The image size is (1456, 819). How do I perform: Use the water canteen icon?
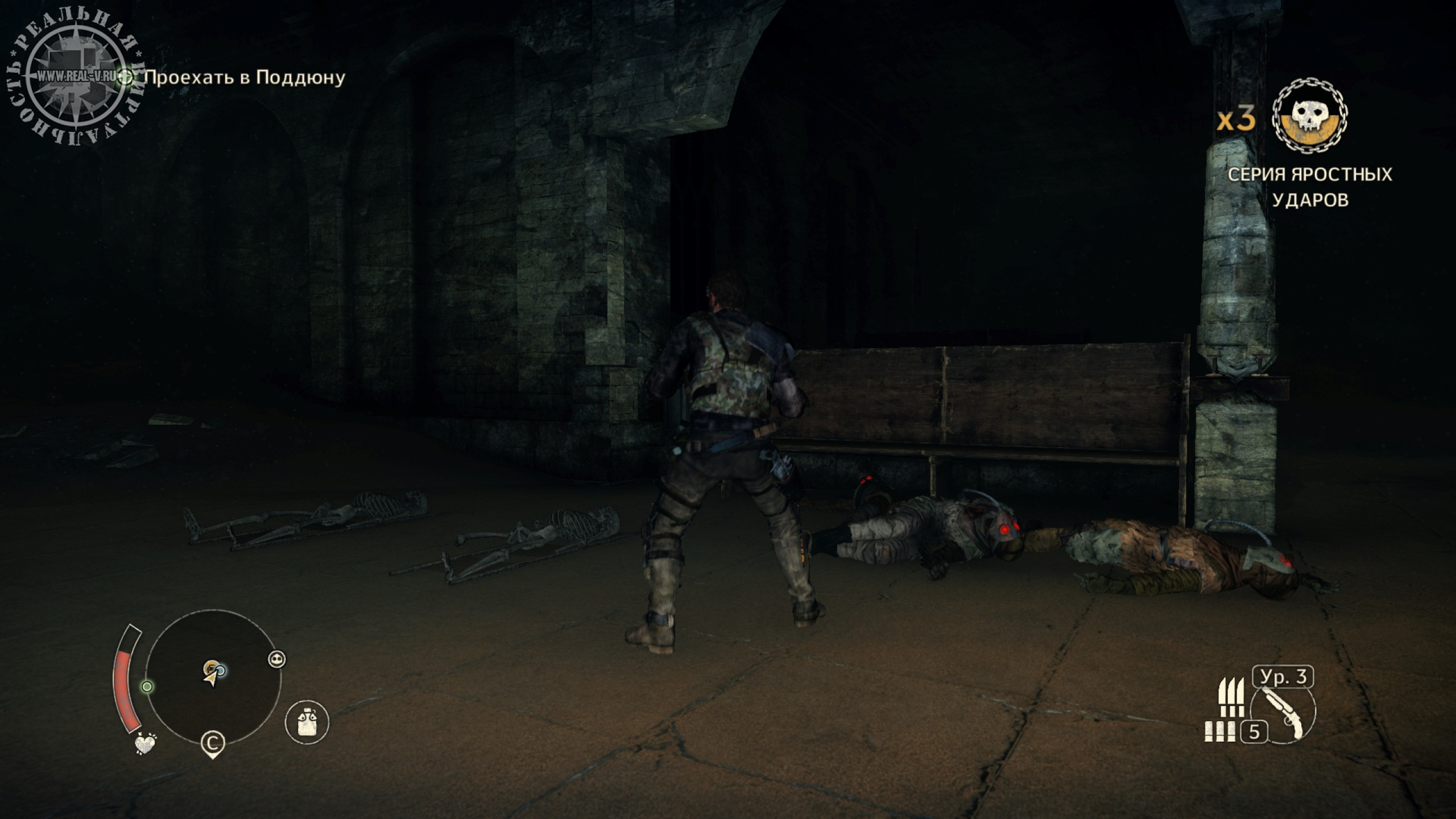coord(307,722)
